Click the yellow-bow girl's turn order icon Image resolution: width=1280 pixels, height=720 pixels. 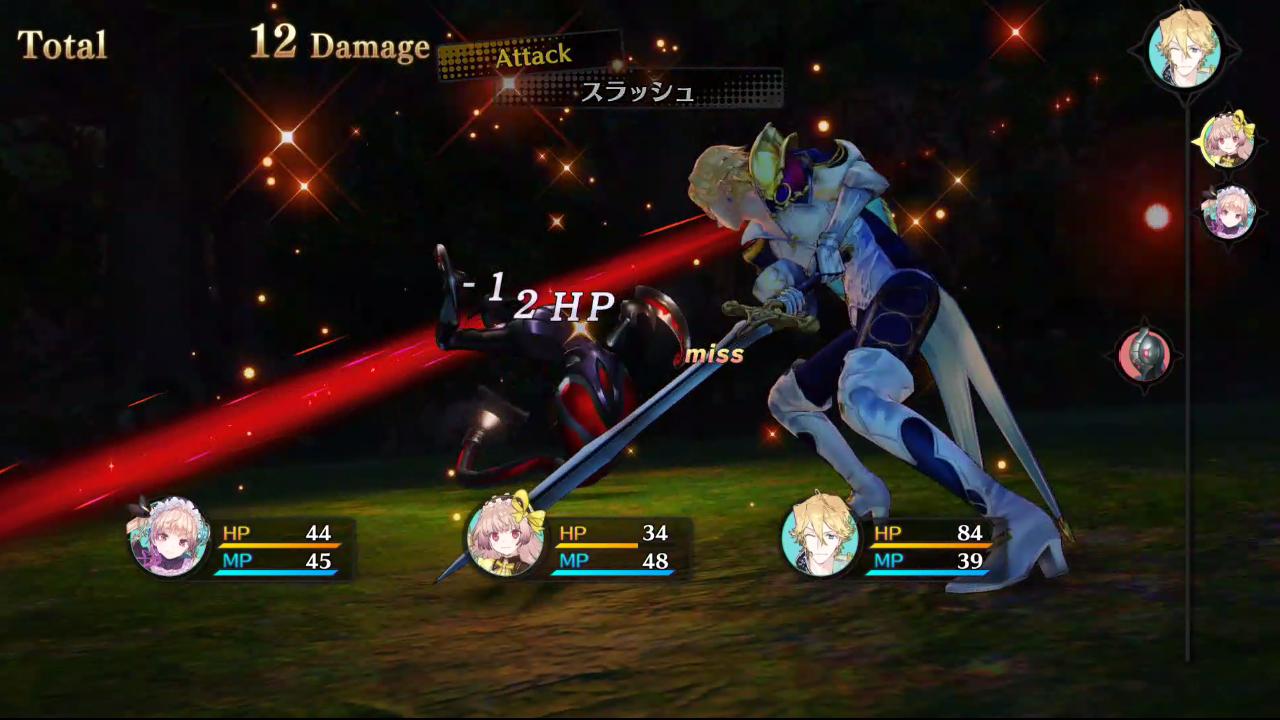pos(1227,142)
